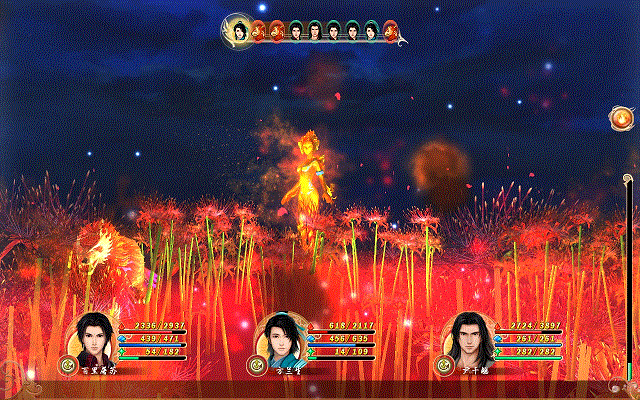Click the small round emblem beside middle portrait
This screenshot has height=400, width=640.
click(x=253, y=366)
